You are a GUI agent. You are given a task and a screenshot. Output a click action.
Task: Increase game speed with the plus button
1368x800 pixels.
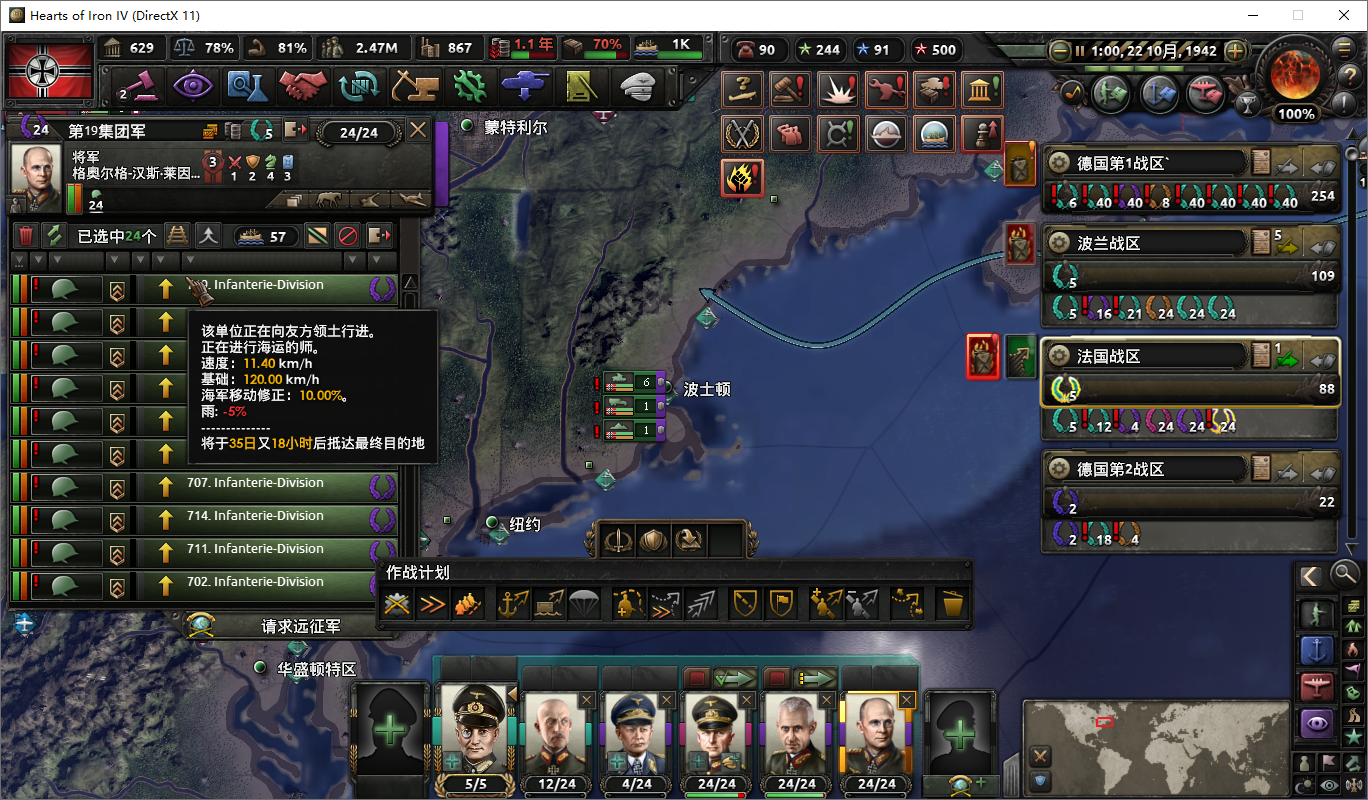point(1235,50)
